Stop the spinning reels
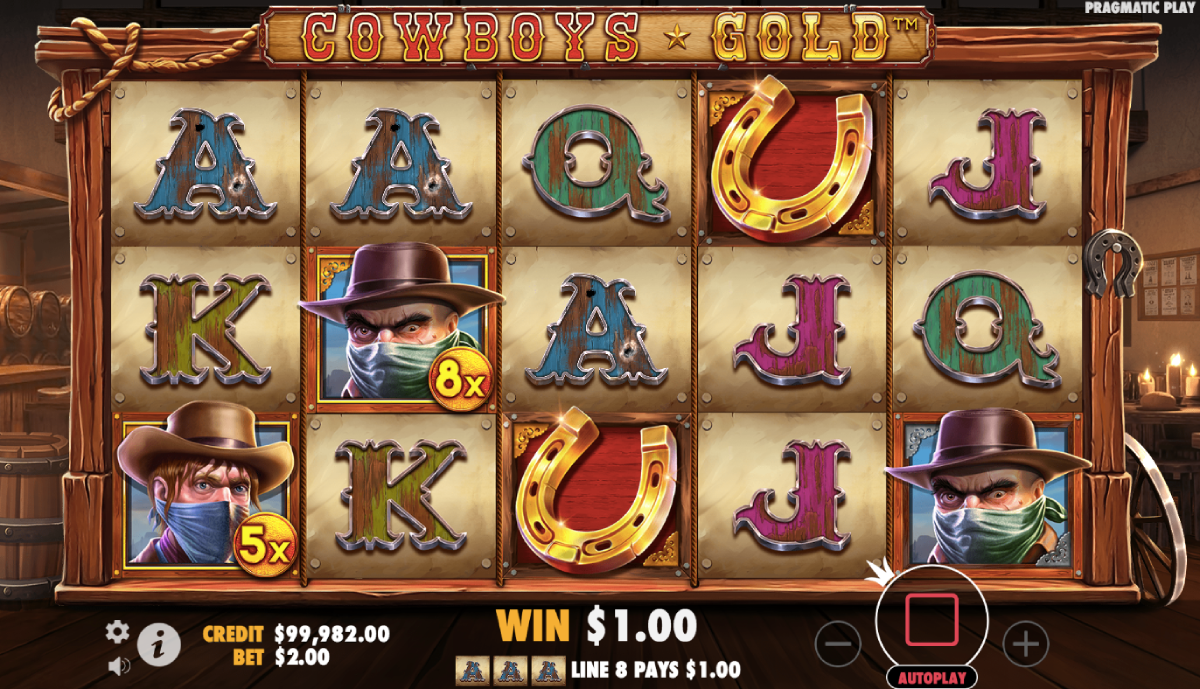Image resolution: width=1200 pixels, height=689 pixels. 931,620
